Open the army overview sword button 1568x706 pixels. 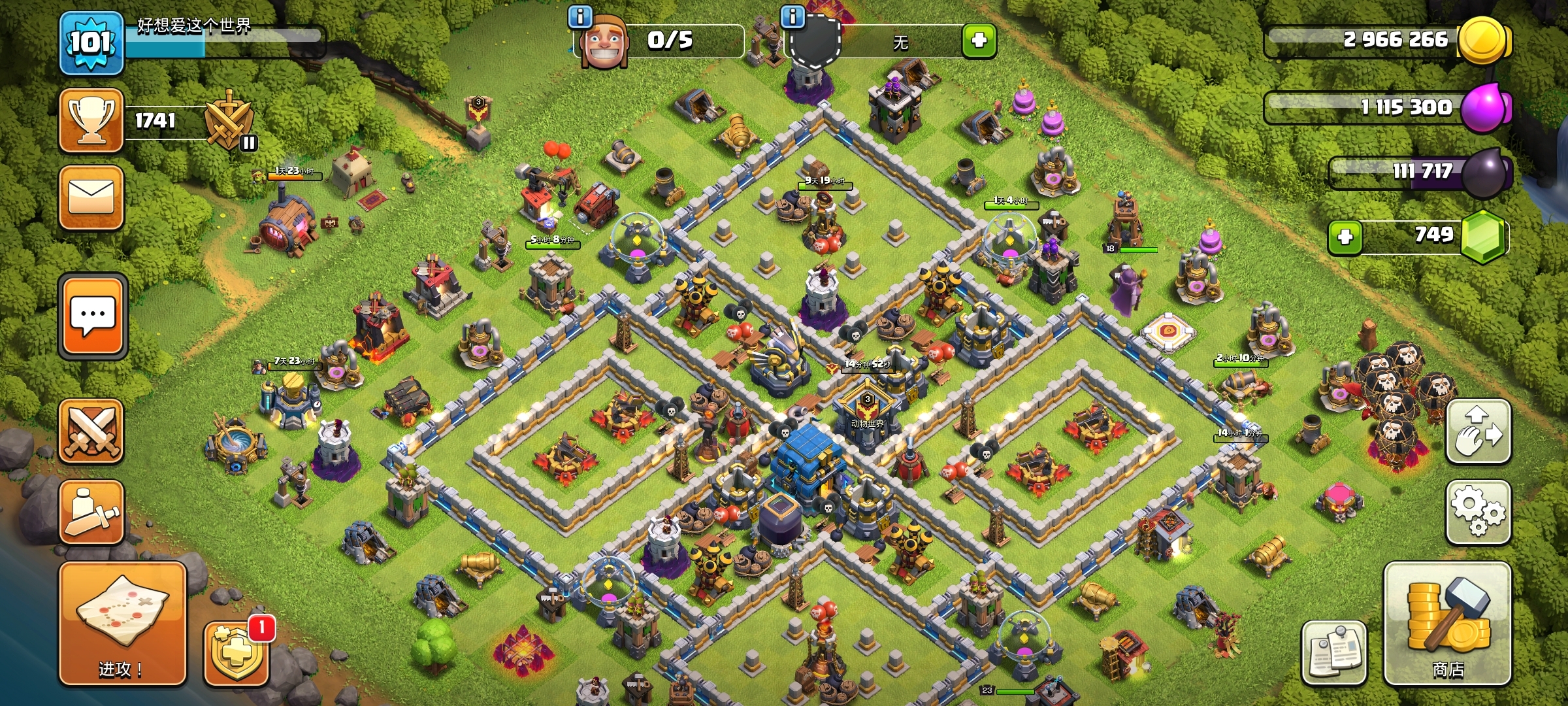pyautogui.click(x=91, y=512)
